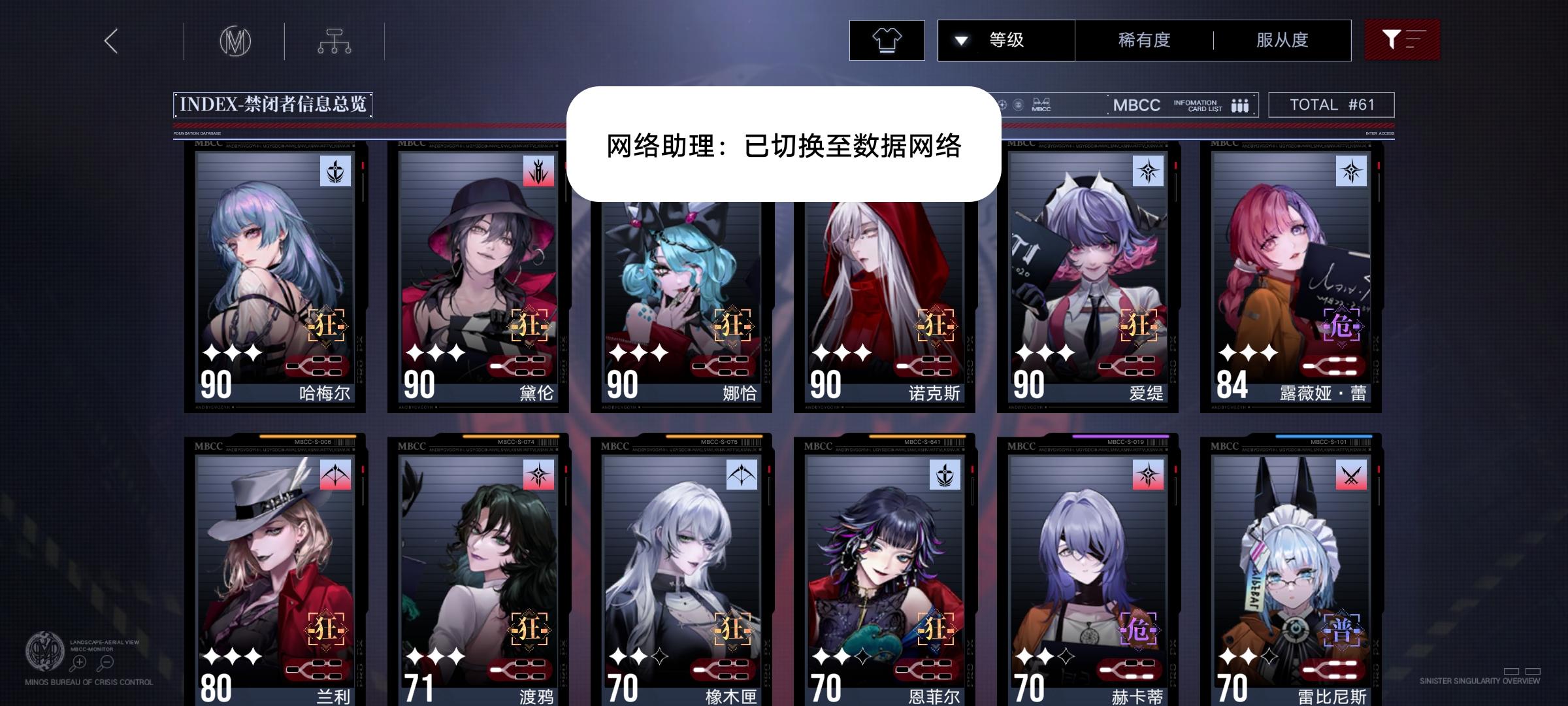
Task: Switch sorting to 稀有度
Action: click(1142, 39)
